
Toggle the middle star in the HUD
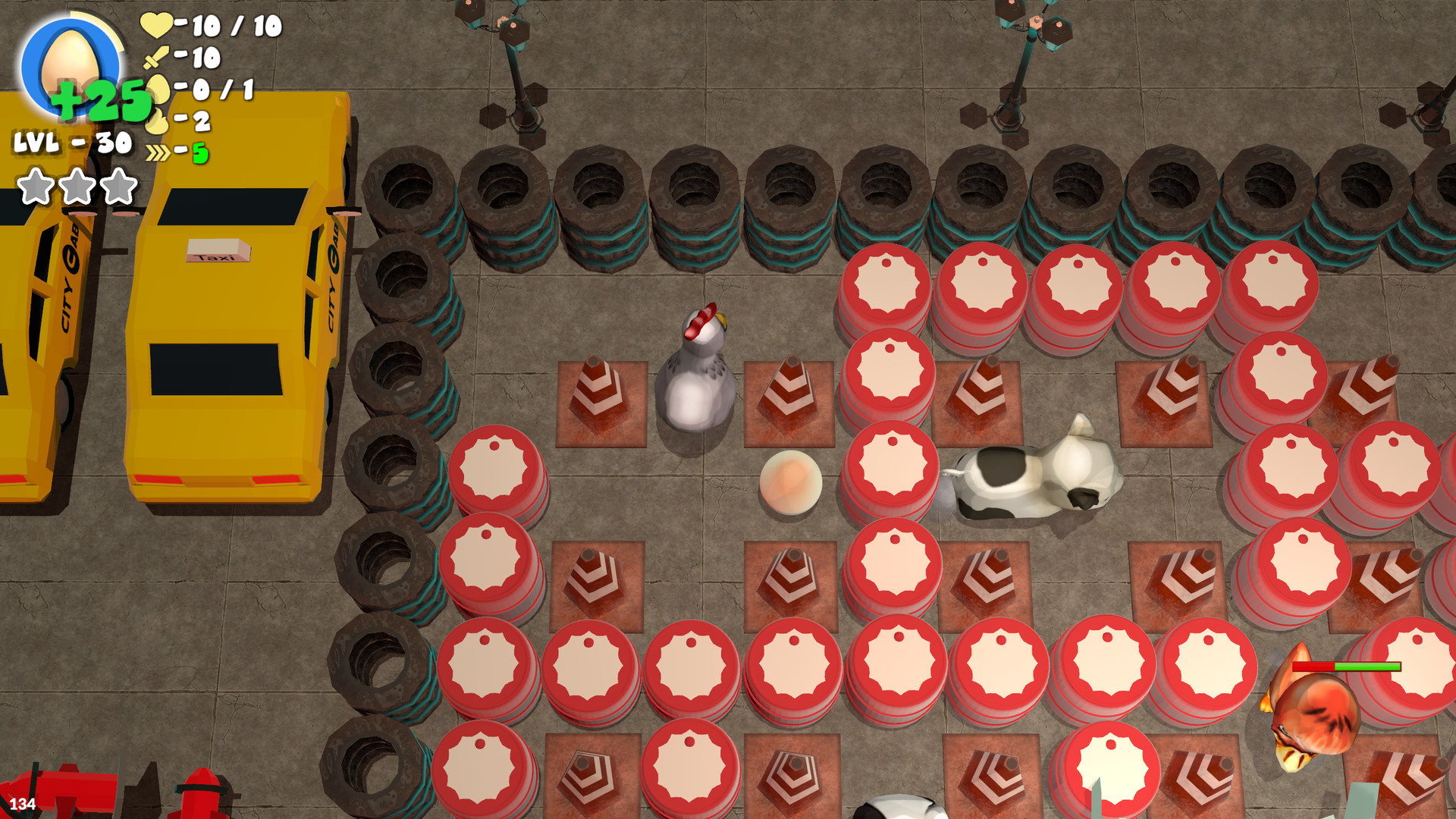point(76,184)
